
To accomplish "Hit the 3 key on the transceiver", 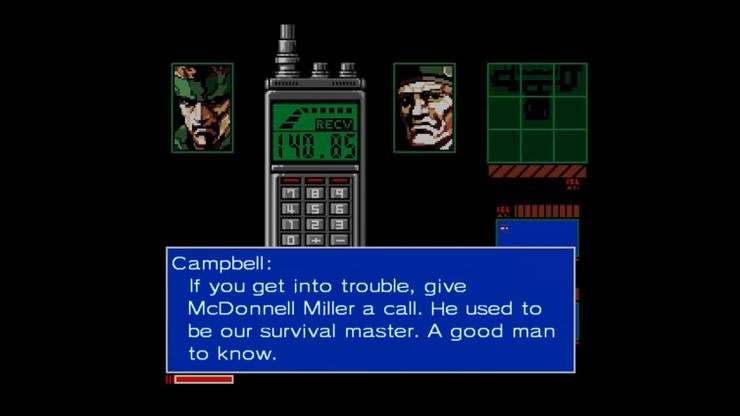I will [x=338, y=225].
